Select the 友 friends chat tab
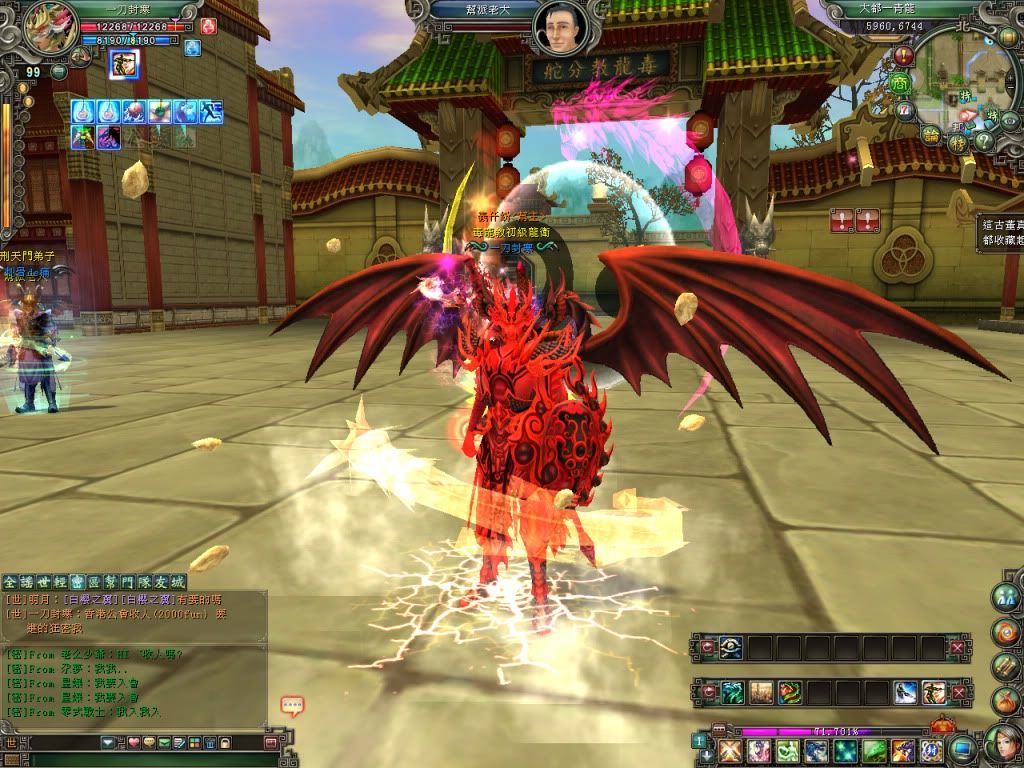 click(160, 581)
